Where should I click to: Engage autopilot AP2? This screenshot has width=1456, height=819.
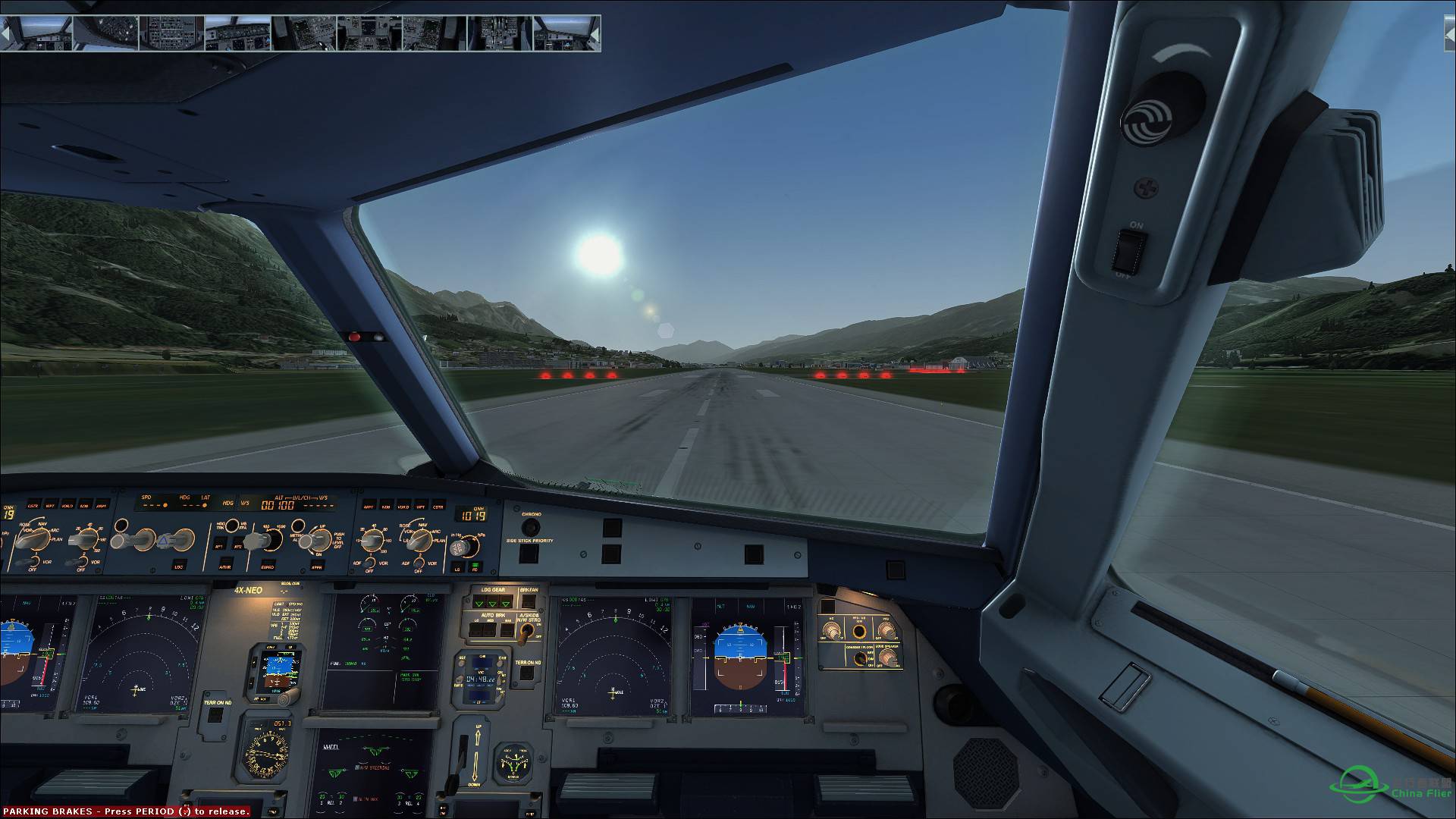click(237, 545)
